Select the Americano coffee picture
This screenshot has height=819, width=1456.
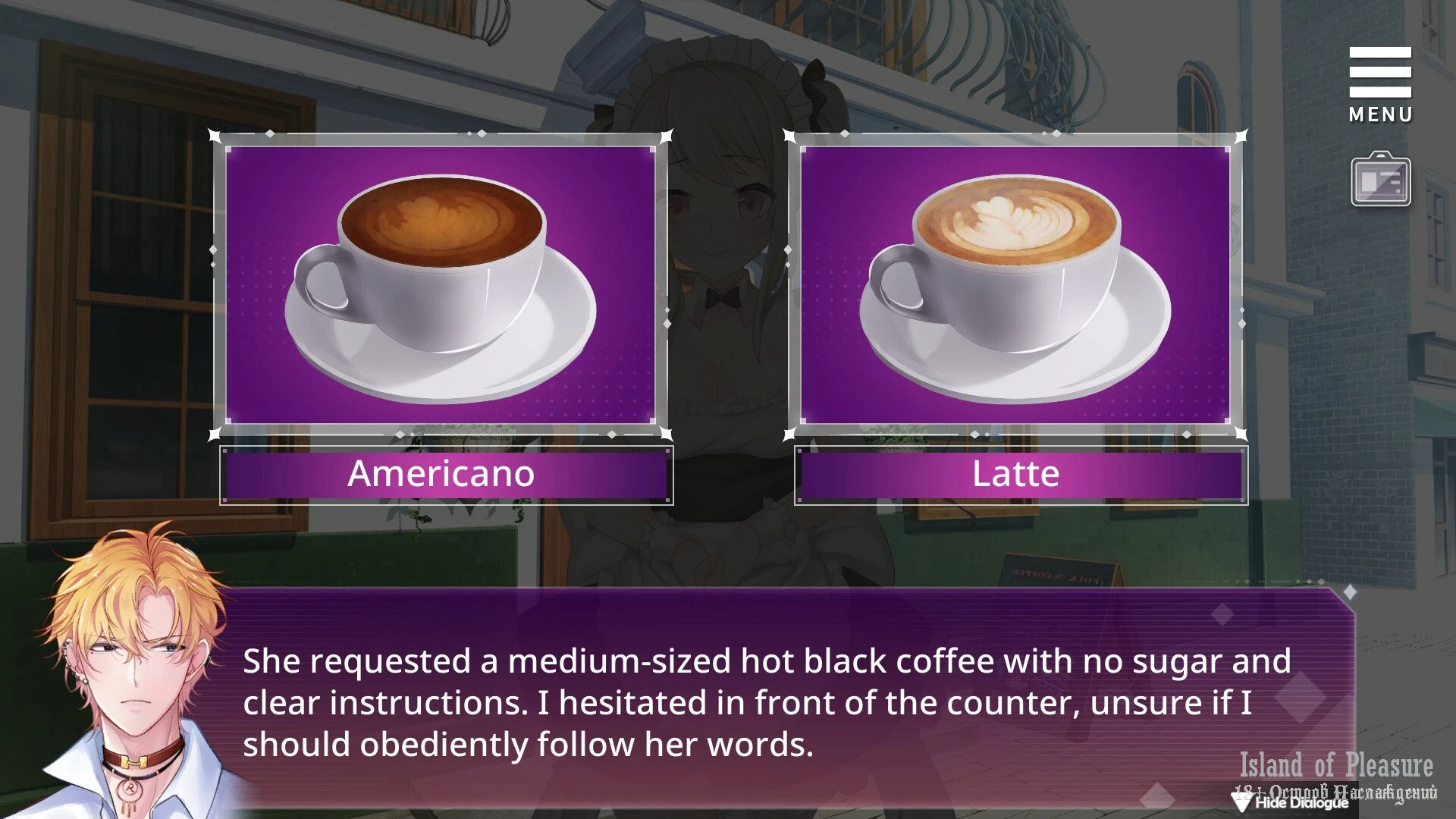point(441,284)
